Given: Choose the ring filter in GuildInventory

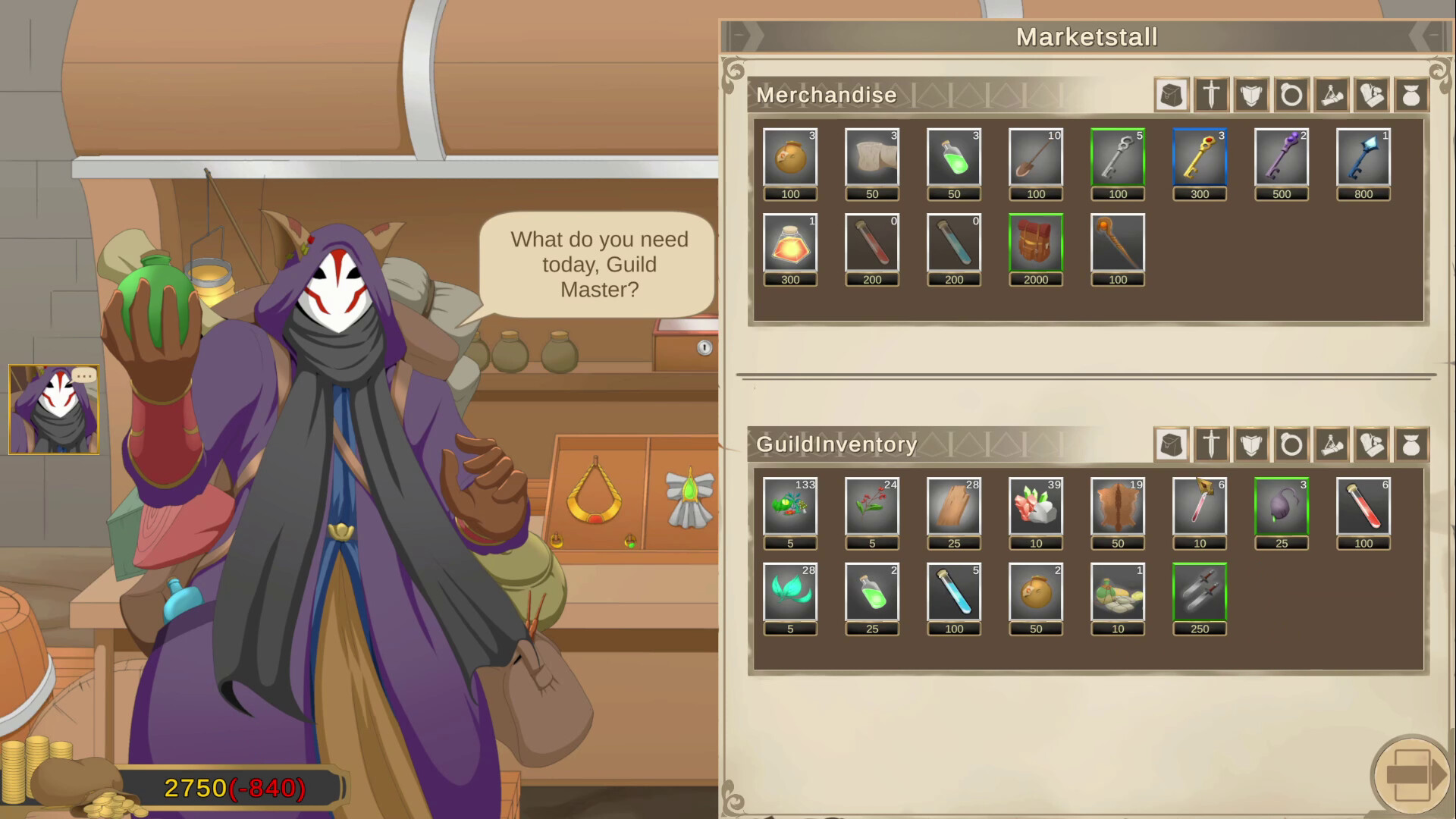Looking at the screenshot, I should click(1291, 444).
